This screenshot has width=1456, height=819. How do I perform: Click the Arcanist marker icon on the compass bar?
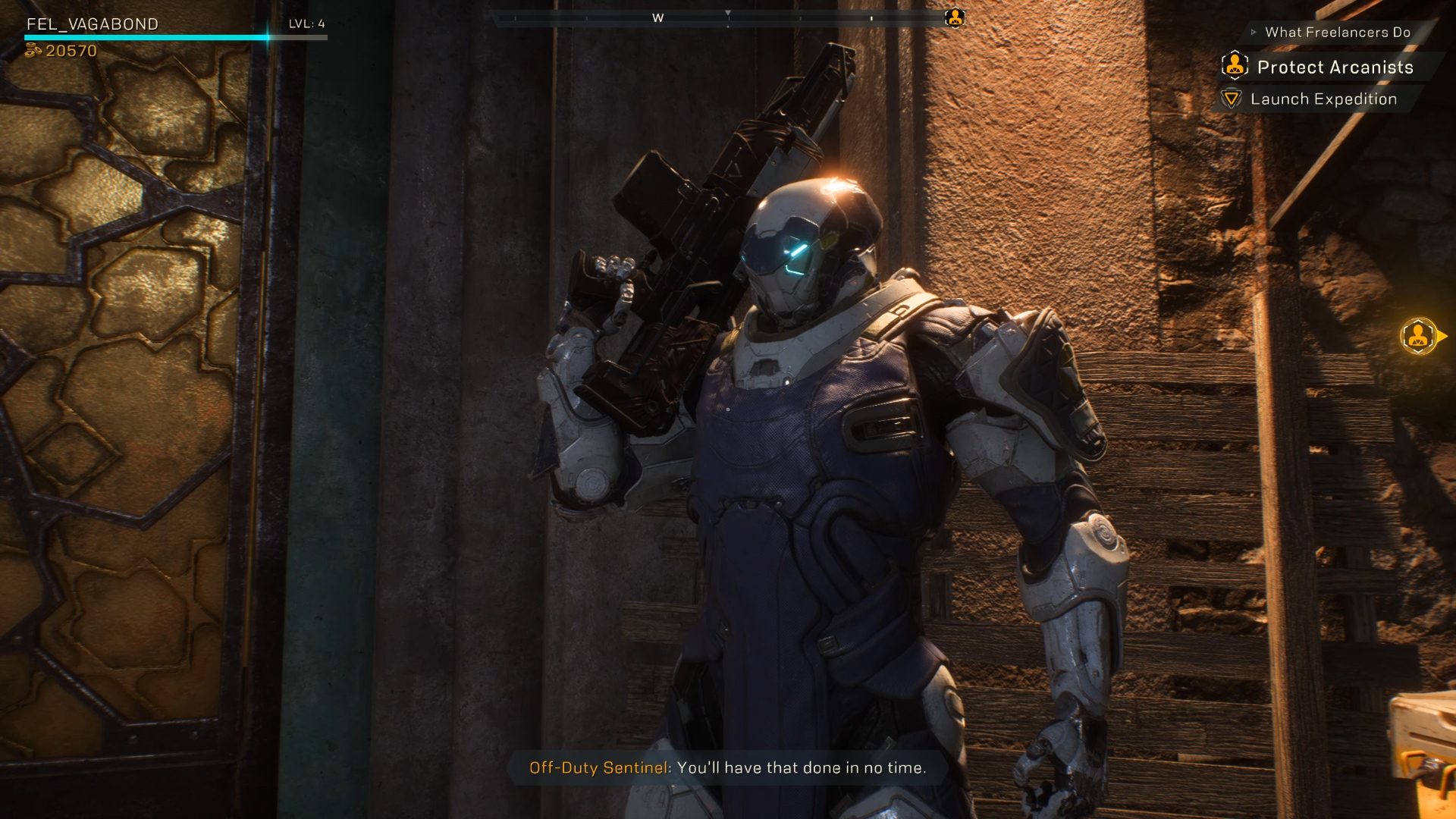pos(955,17)
